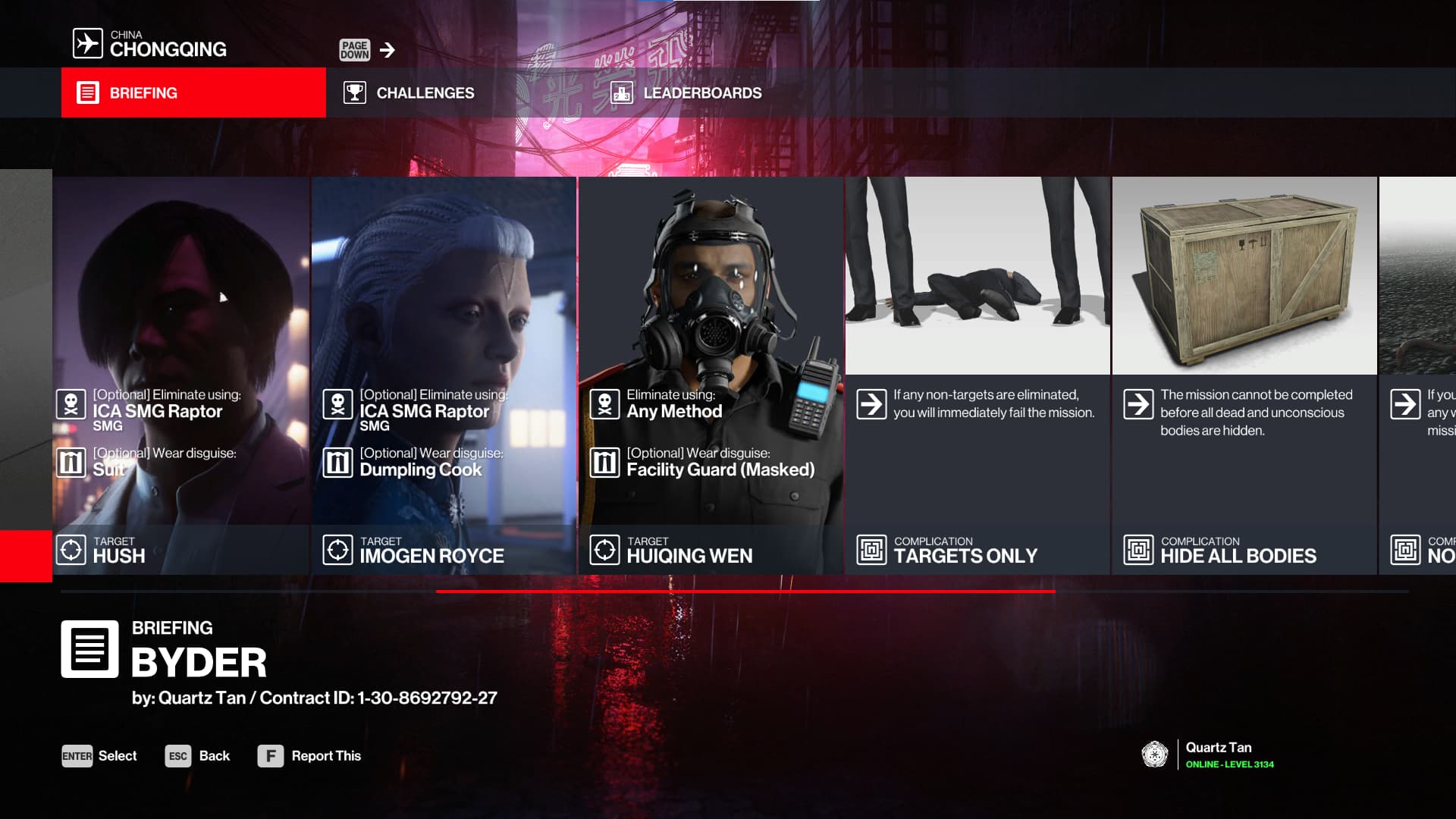Switch to the Briefing tab
Viewport: 1456px width, 819px height.
click(x=193, y=93)
